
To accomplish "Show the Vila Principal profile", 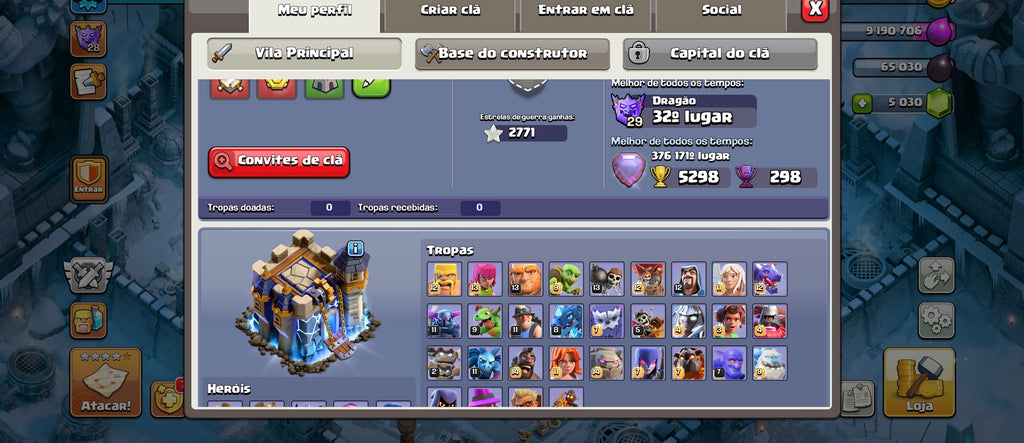I will pyautogui.click(x=304, y=53).
